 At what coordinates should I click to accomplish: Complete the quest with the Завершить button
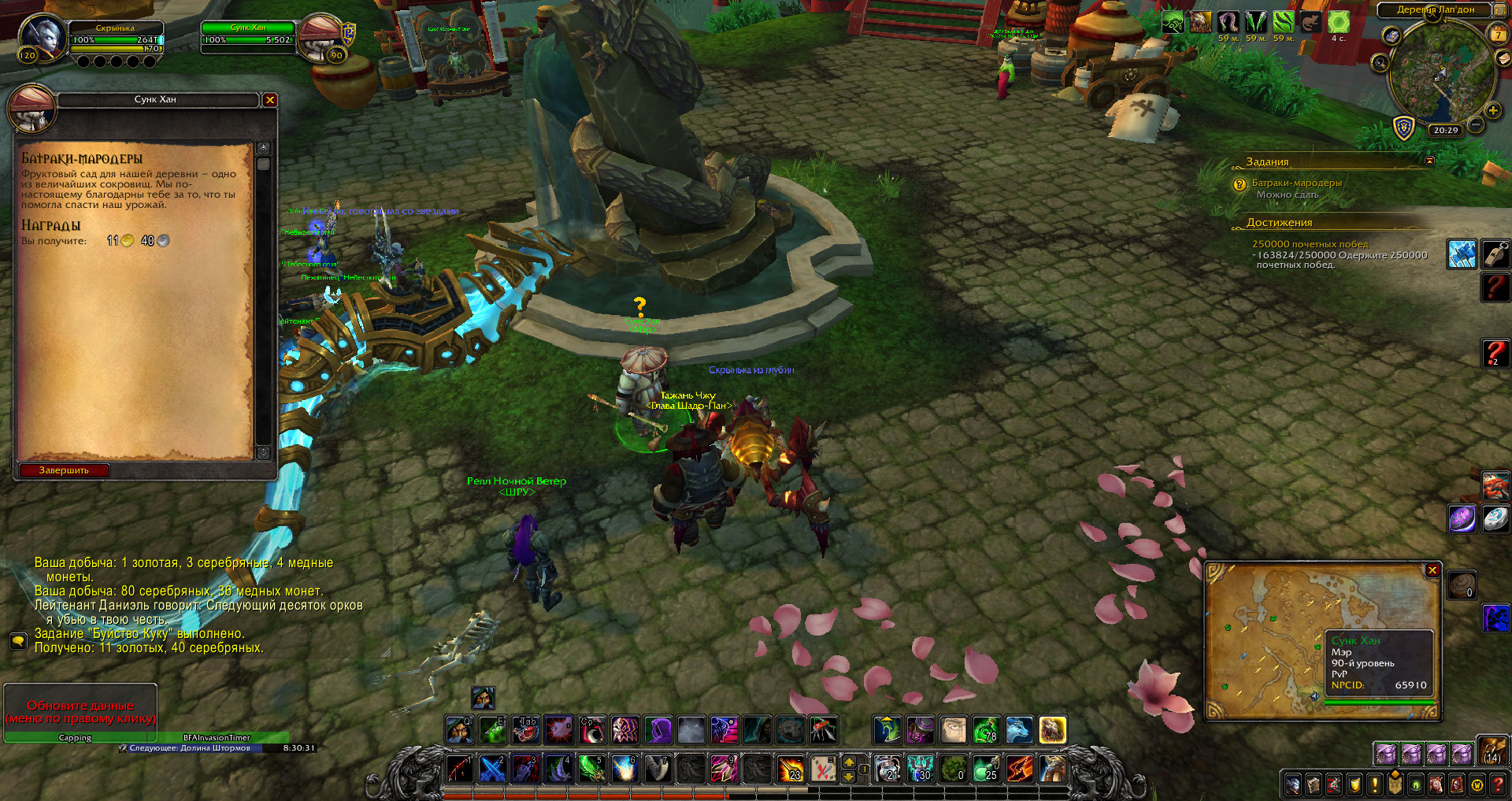point(64,470)
